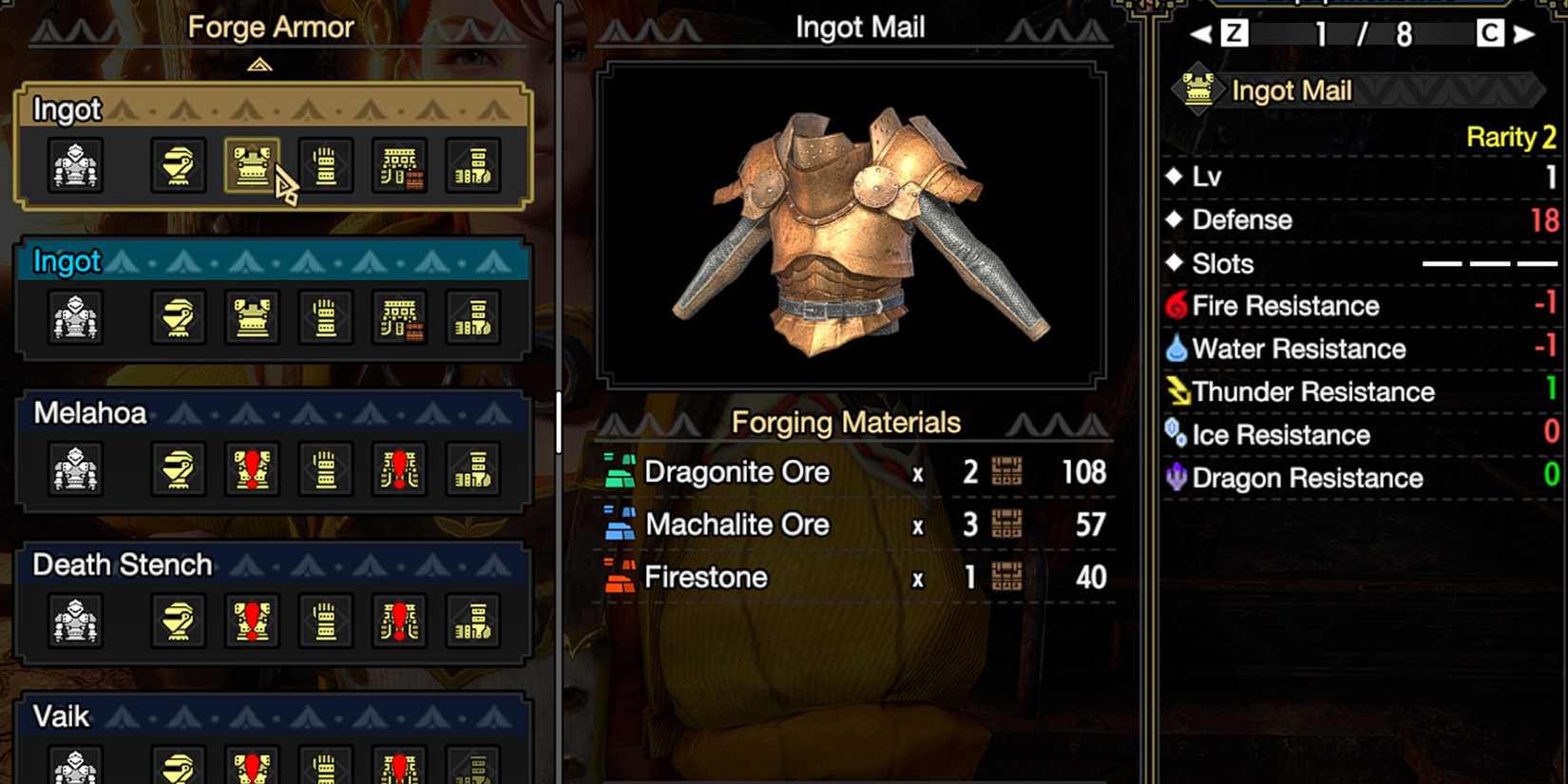The image size is (1568, 784).
Task: Select the Melahoa leg armor icon
Action: (x=473, y=468)
